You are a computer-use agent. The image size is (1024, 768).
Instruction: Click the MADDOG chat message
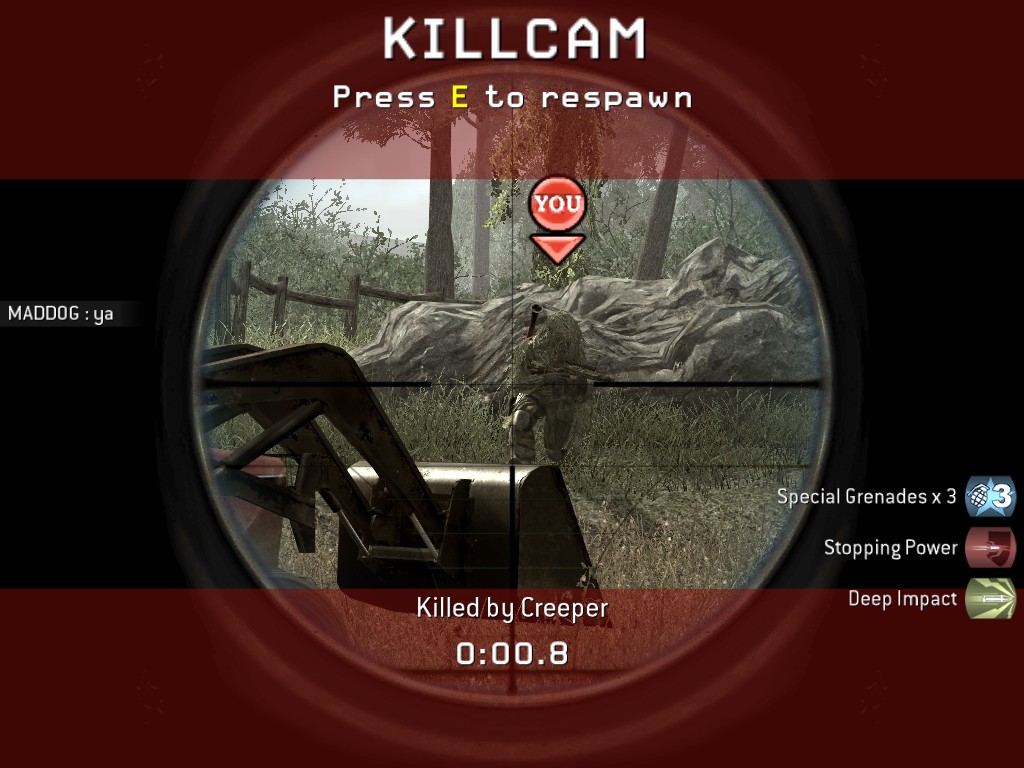click(x=61, y=314)
